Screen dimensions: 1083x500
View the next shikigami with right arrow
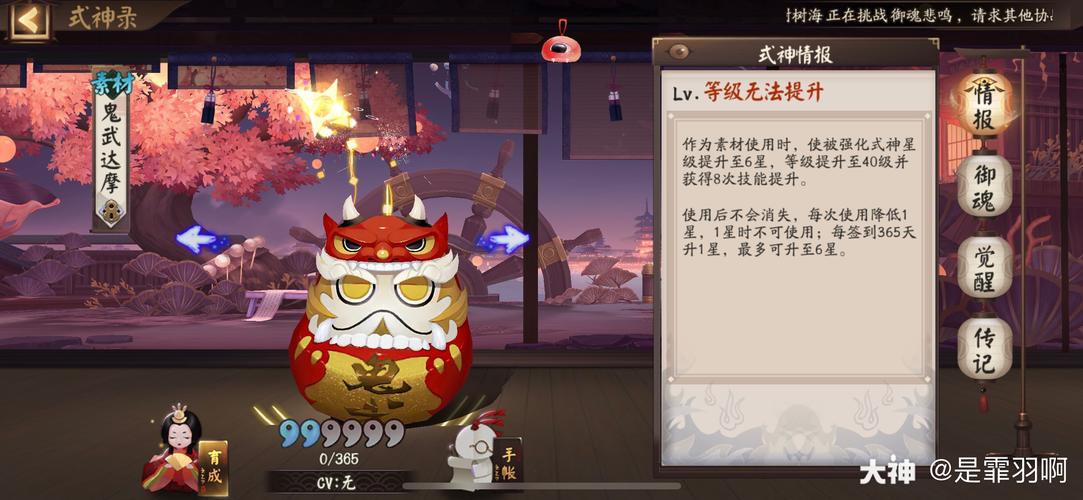[505, 239]
